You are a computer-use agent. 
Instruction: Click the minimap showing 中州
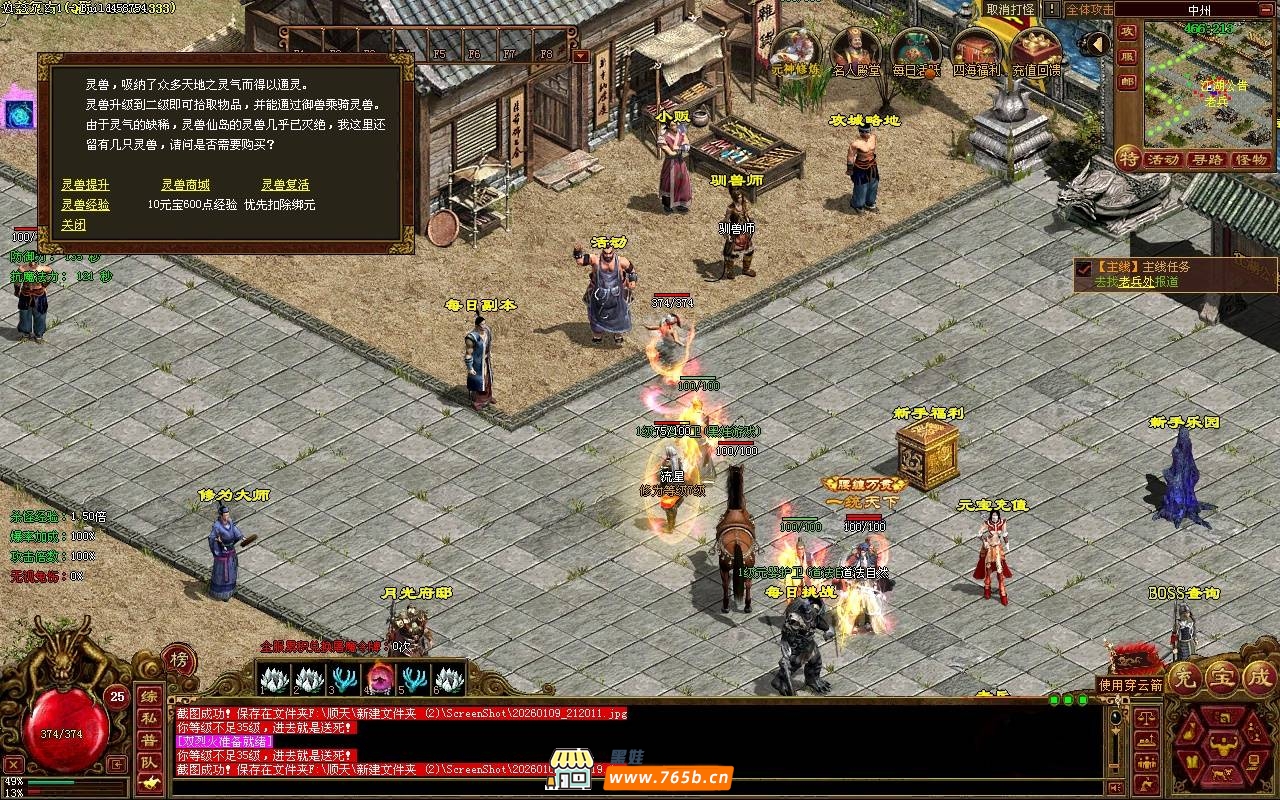pos(1207,82)
